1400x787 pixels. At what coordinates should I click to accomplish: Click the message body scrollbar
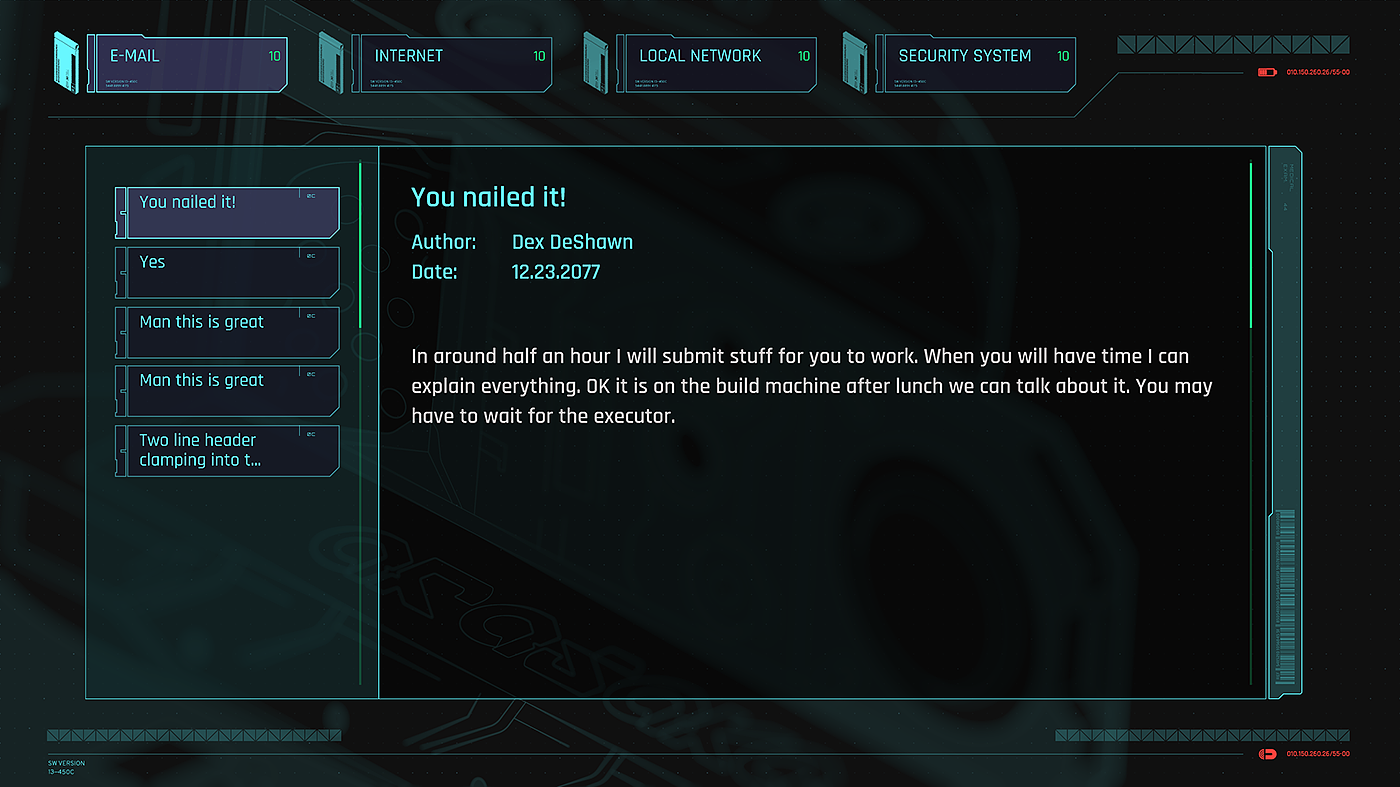(x=1251, y=245)
